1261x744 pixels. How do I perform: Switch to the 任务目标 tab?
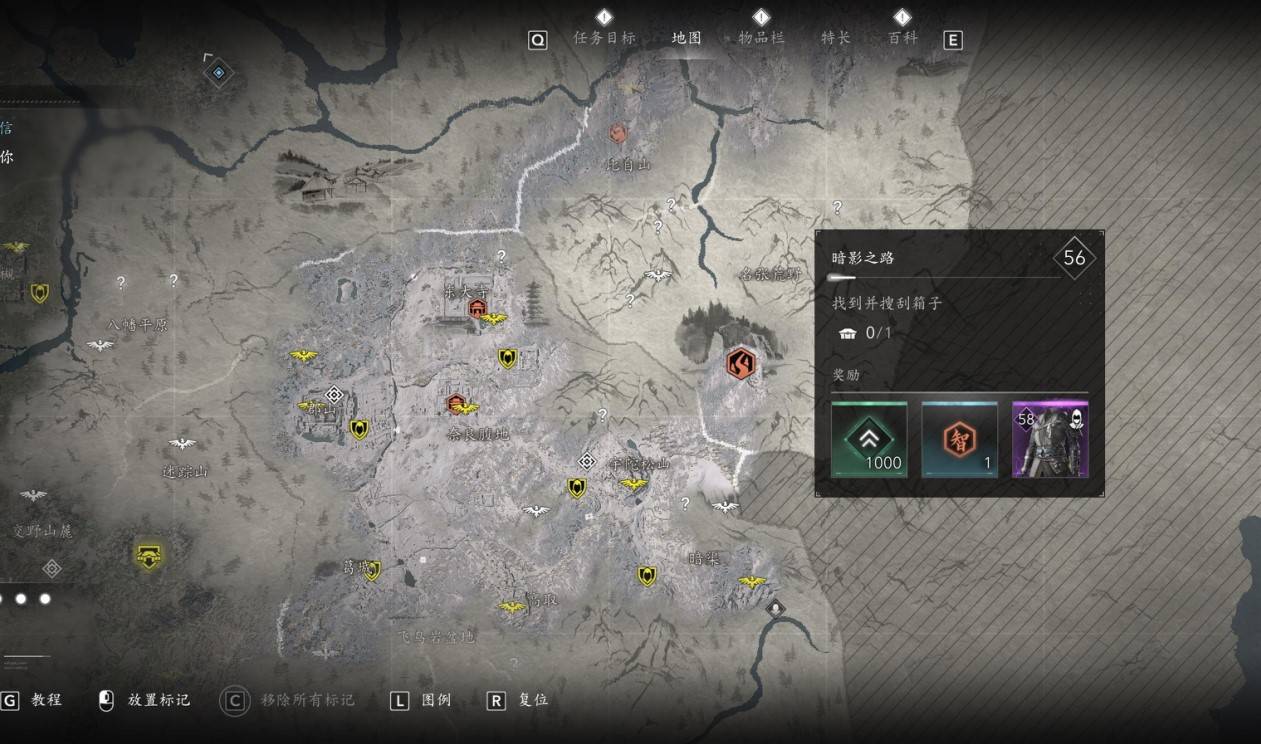click(x=604, y=38)
